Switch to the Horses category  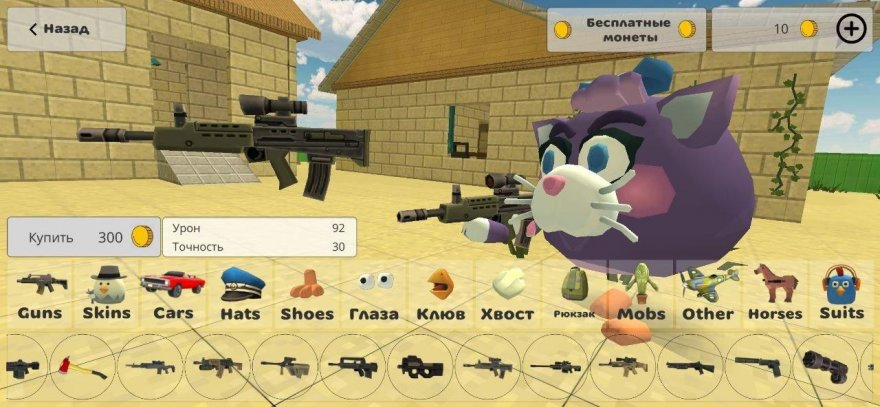[x=775, y=294]
